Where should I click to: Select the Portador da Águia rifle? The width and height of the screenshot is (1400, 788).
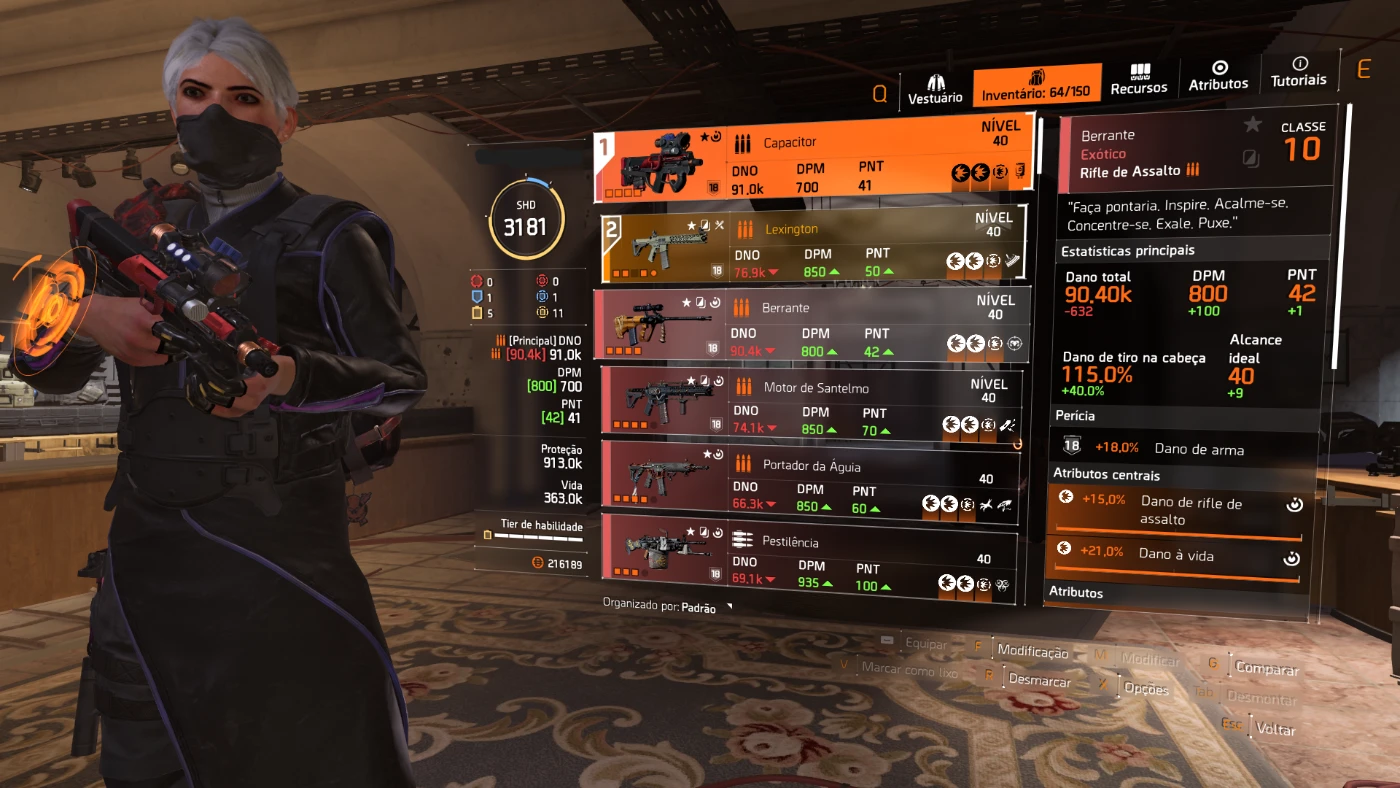810,482
